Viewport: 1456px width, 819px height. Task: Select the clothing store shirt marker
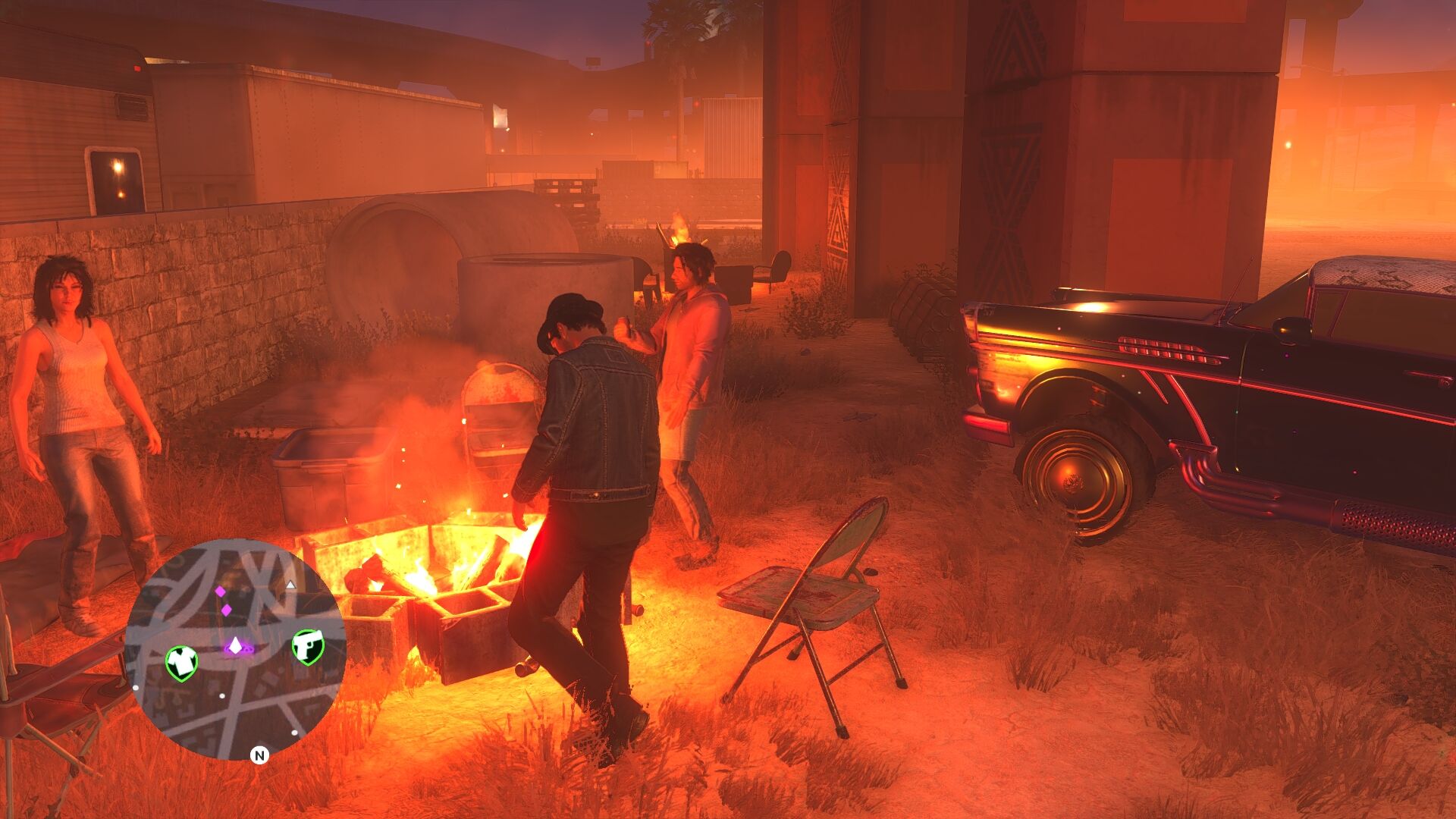point(181,662)
